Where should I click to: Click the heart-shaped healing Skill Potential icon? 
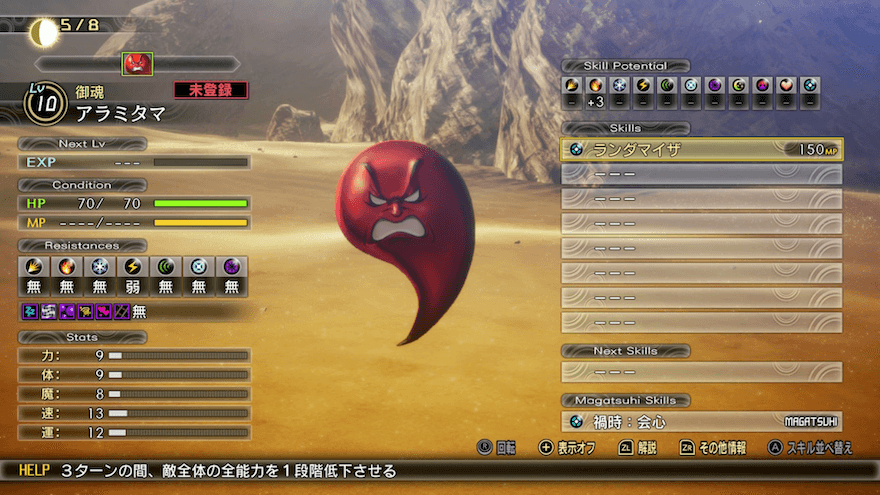(786, 86)
